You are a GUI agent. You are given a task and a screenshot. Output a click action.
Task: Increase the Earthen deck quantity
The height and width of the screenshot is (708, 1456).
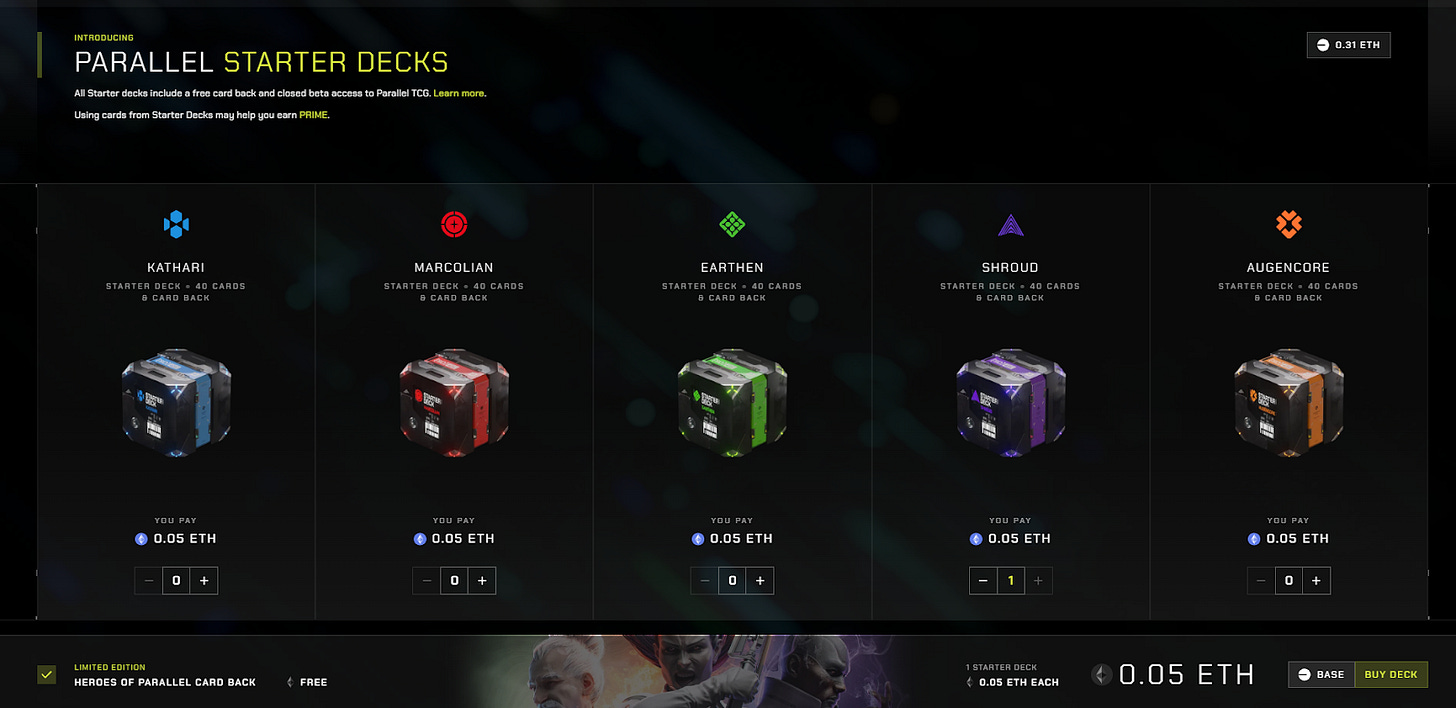760,581
